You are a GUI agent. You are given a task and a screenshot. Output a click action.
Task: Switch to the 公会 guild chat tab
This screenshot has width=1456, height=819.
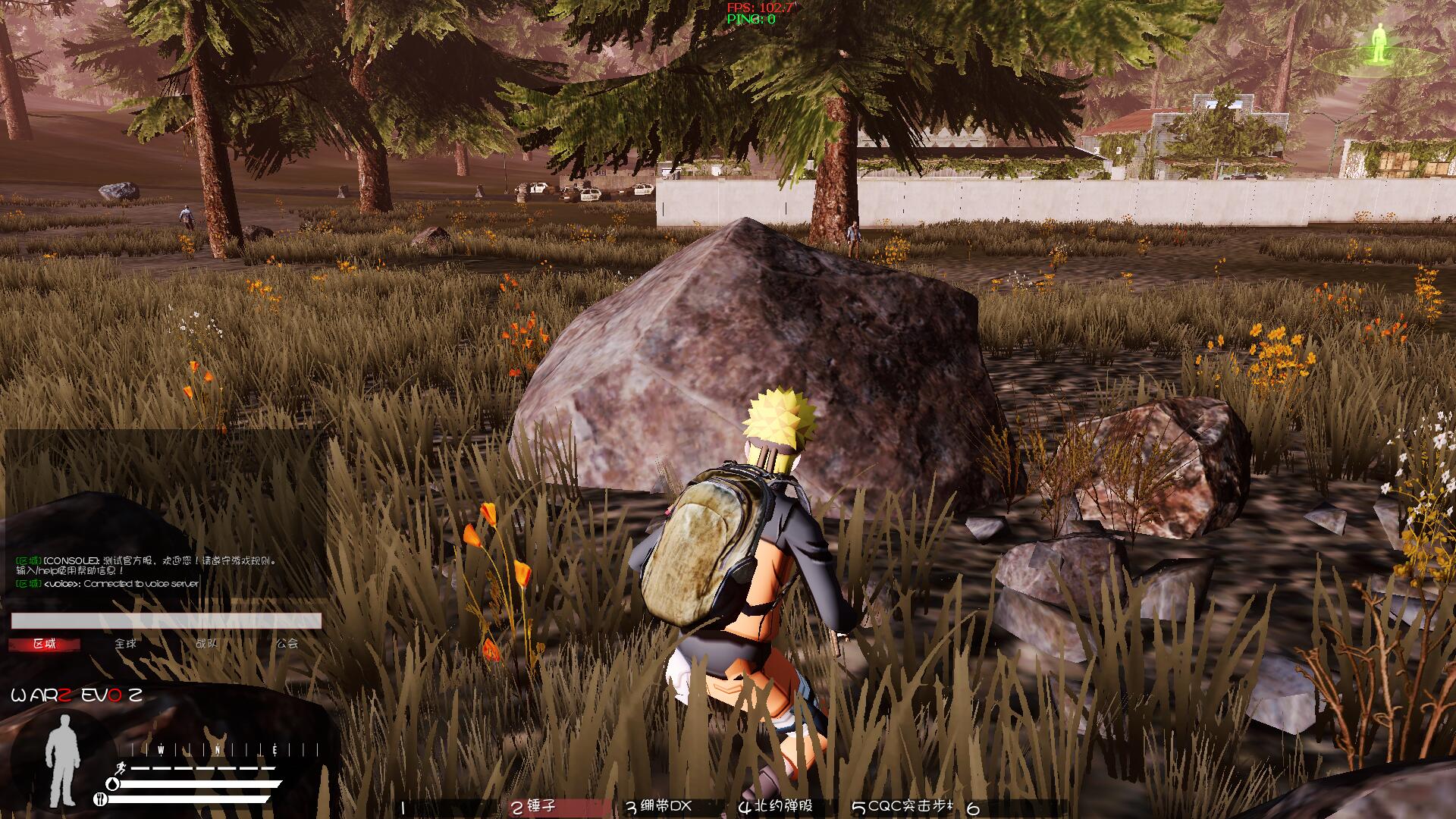tap(287, 644)
